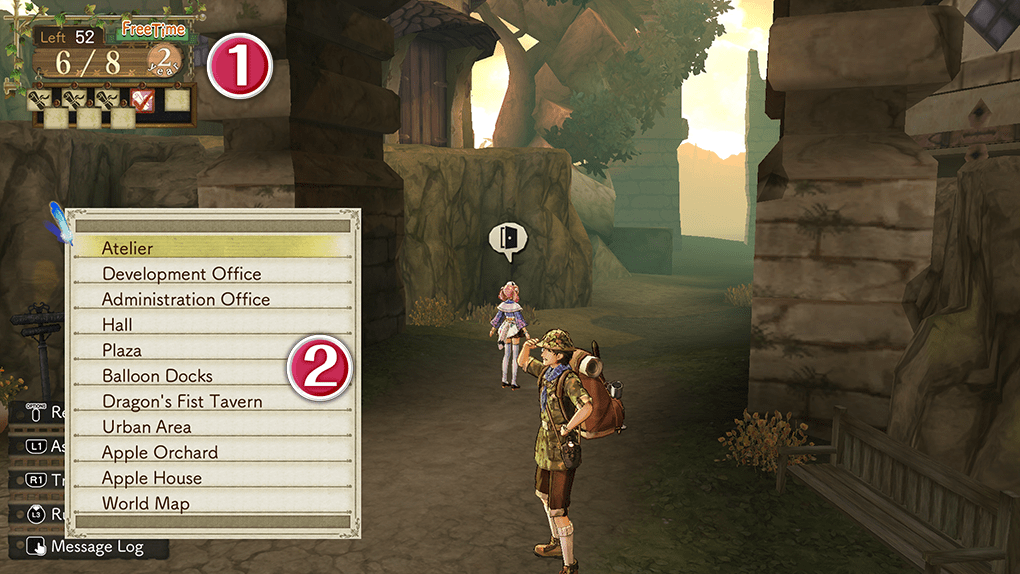
Task: Travel to the Plaza
Action: coord(122,350)
